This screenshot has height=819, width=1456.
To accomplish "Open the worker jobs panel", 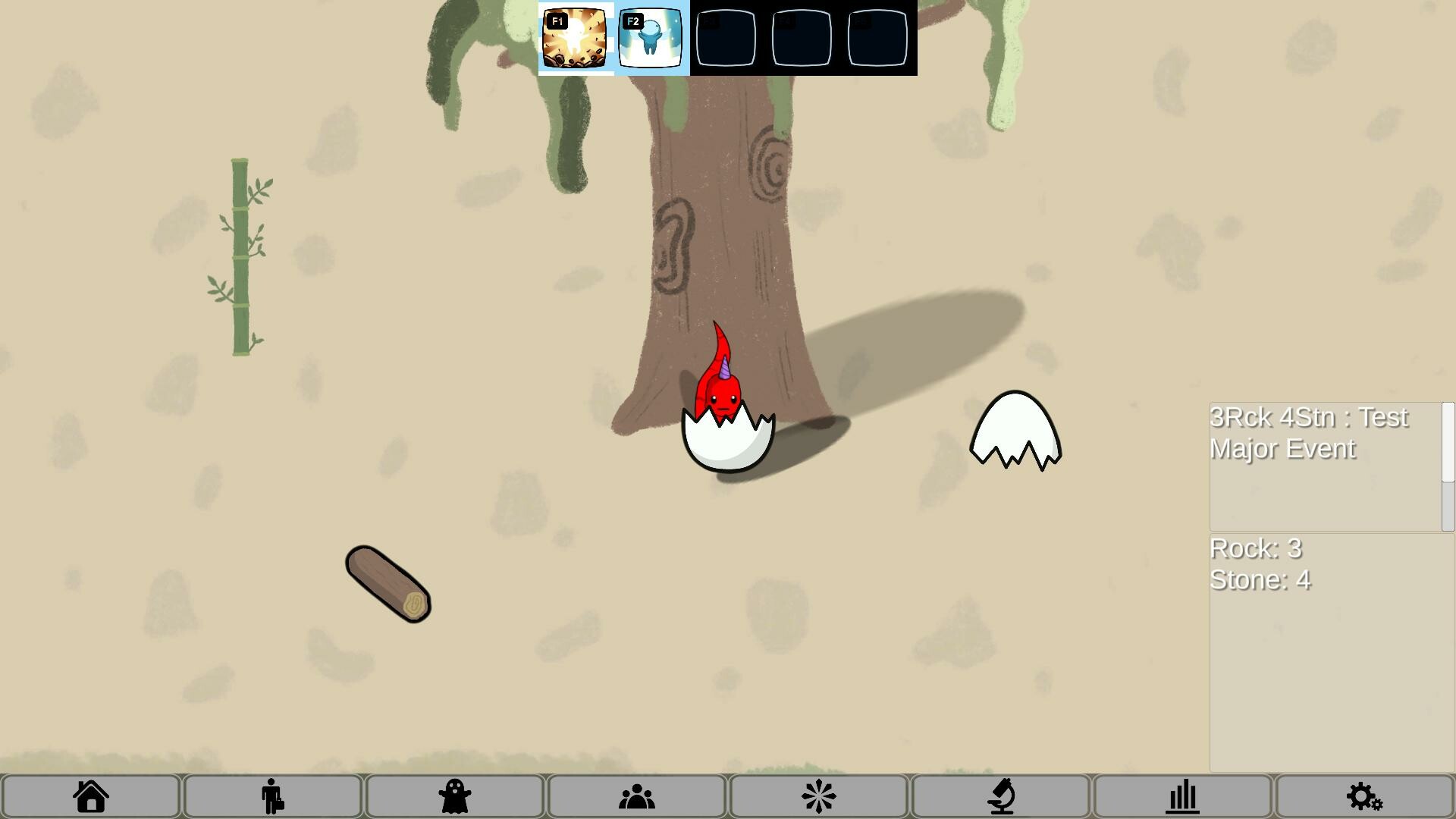I will click(x=272, y=796).
